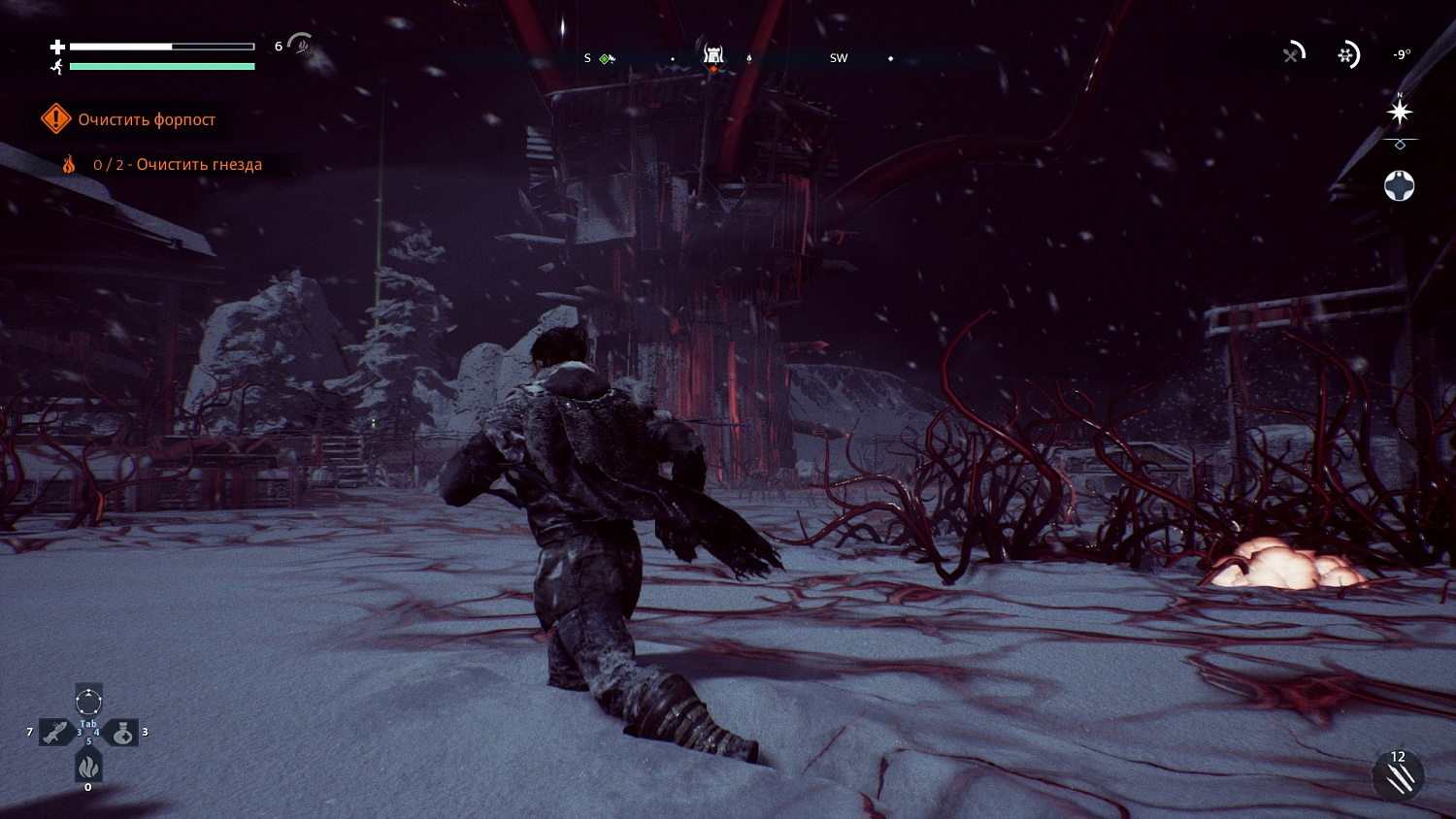Click the hunger fork-and-knife indicator
The image size is (1456, 819).
click(x=1292, y=55)
